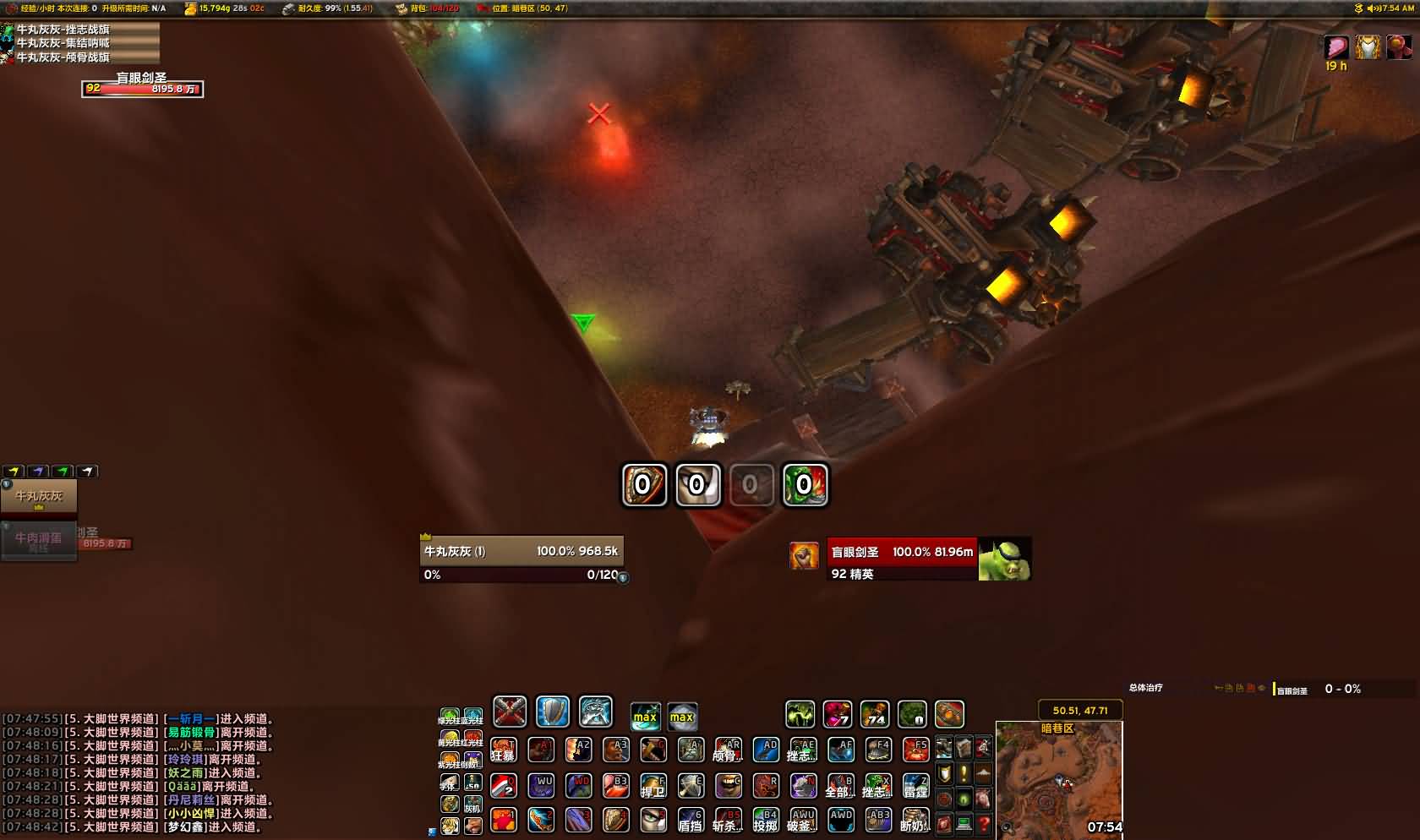Cast 斩杀 (Execute) from the action bar

[x=728, y=819]
